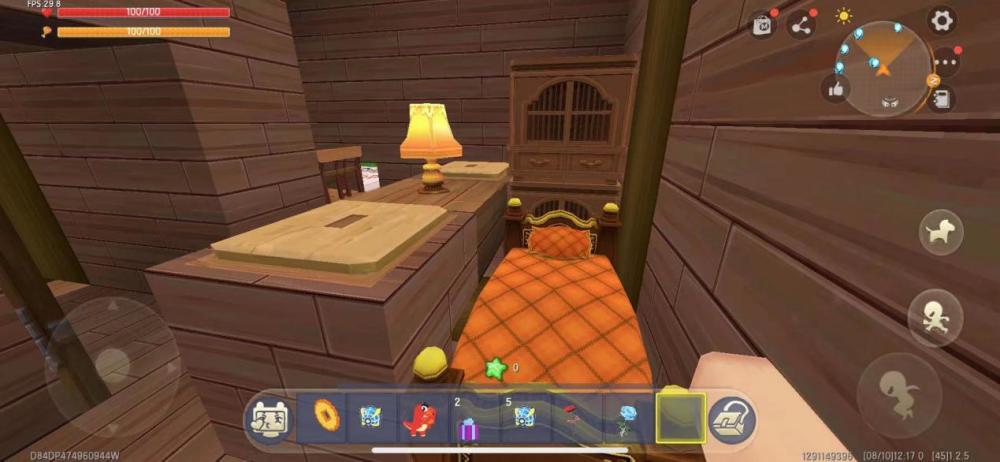Select the highlighted empty hotbar slot
The width and height of the screenshot is (1000, 462).
tap(680, 418)
